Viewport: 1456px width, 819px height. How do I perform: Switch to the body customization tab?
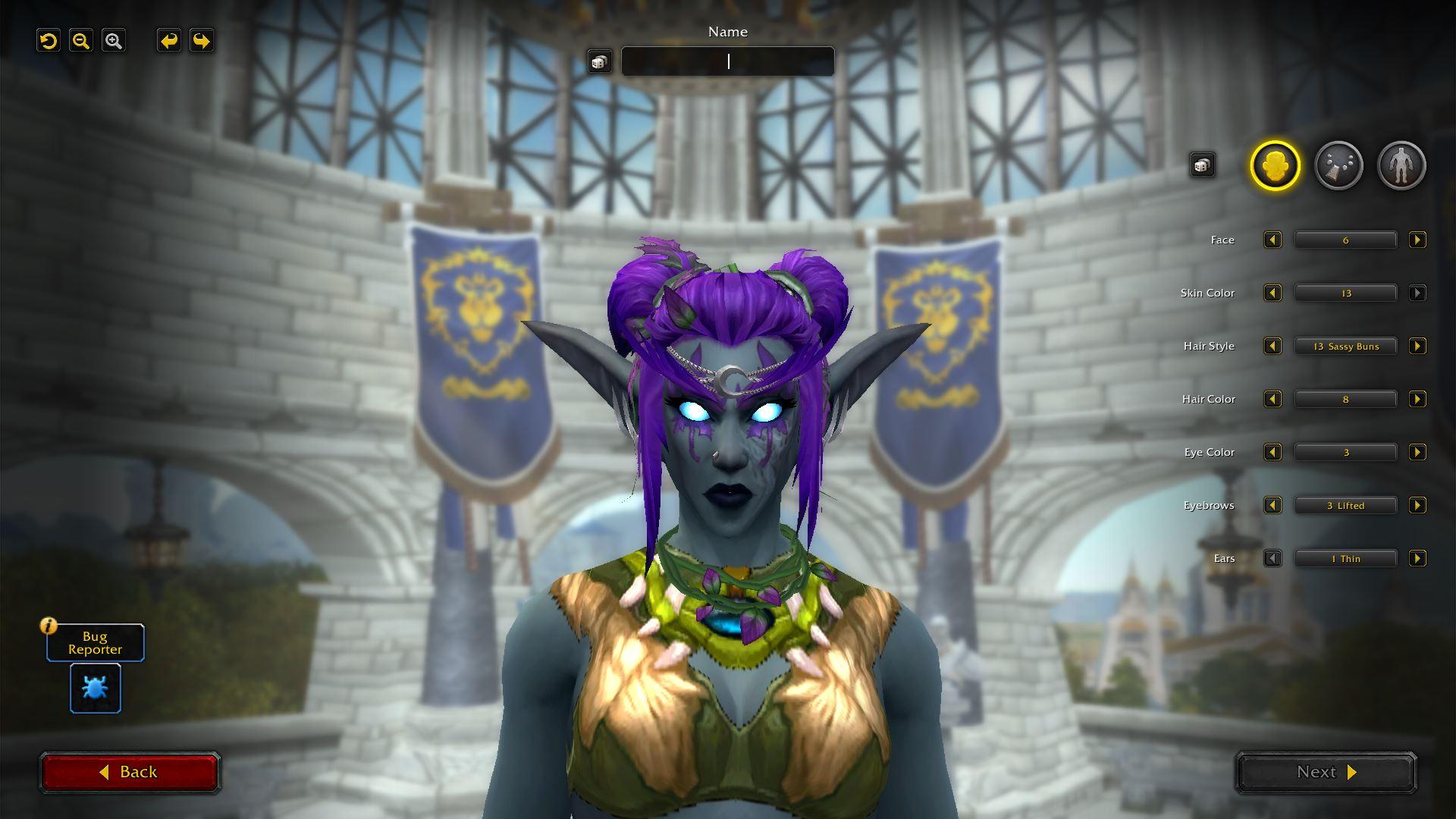1401,165
